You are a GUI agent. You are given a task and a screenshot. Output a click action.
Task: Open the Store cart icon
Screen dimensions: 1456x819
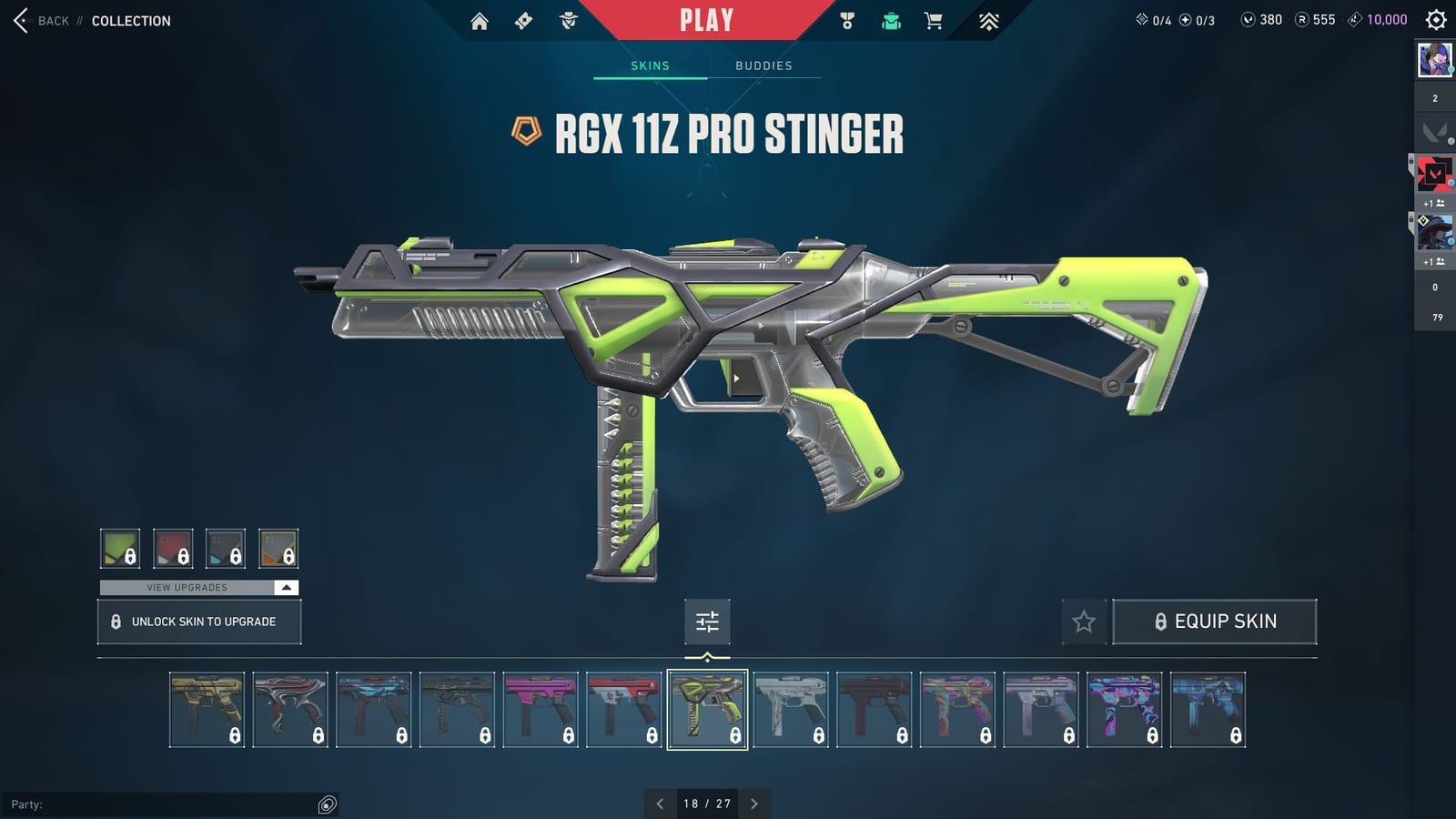(x=934, y=19)
